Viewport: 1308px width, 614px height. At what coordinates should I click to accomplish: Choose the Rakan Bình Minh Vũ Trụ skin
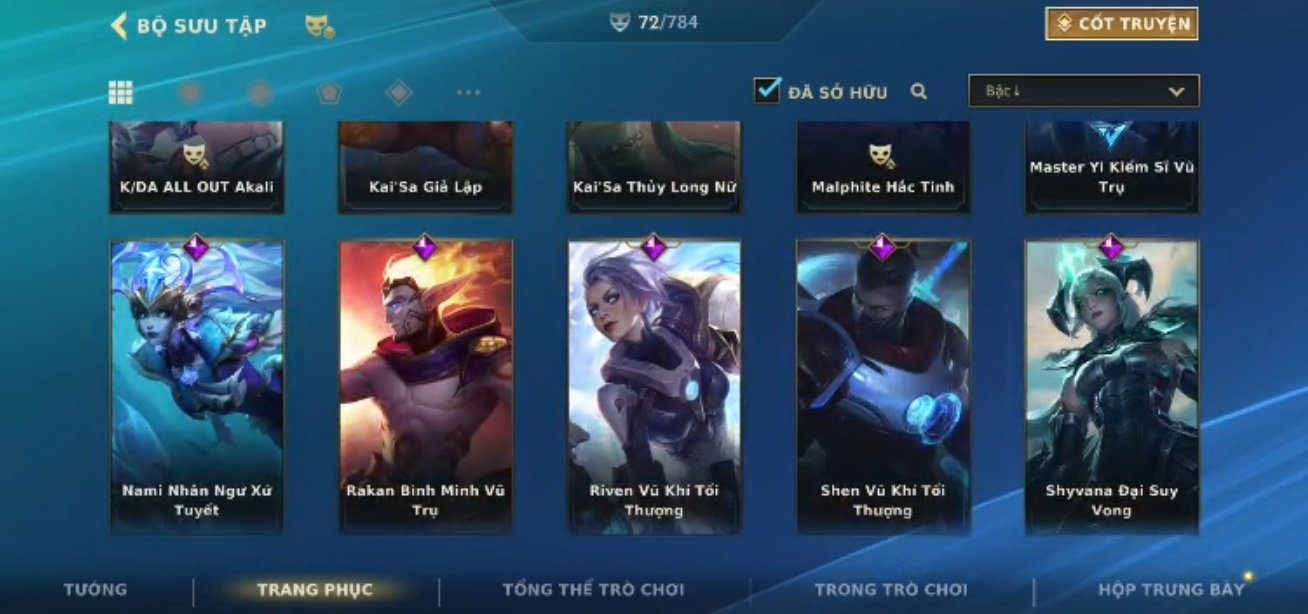click(x=426, y=386)
